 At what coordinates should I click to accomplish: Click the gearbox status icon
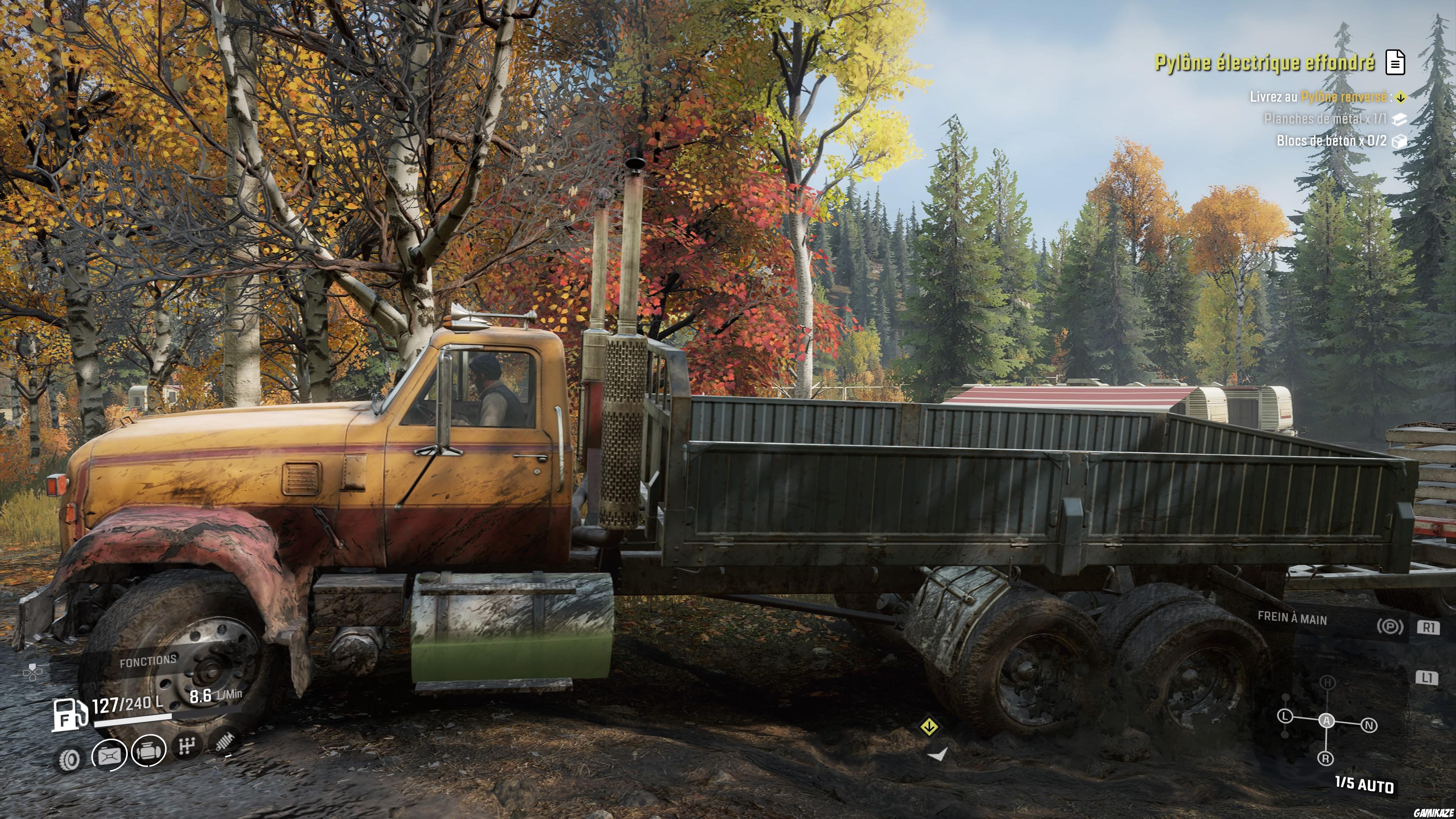click(186, 747)
